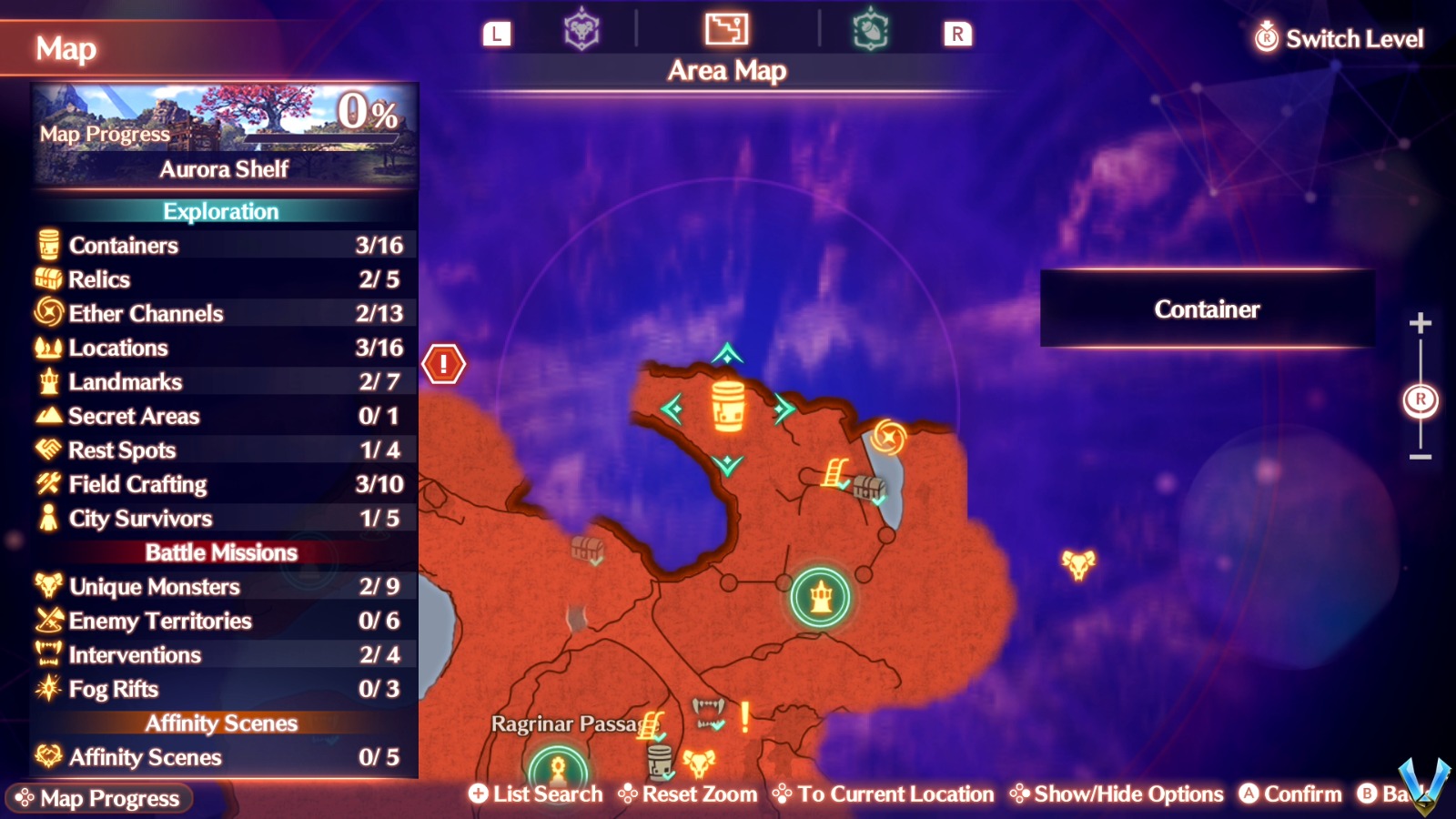Expand the Battle Missions section
This screenshot has width=1456, height=819.
[221, 552]
